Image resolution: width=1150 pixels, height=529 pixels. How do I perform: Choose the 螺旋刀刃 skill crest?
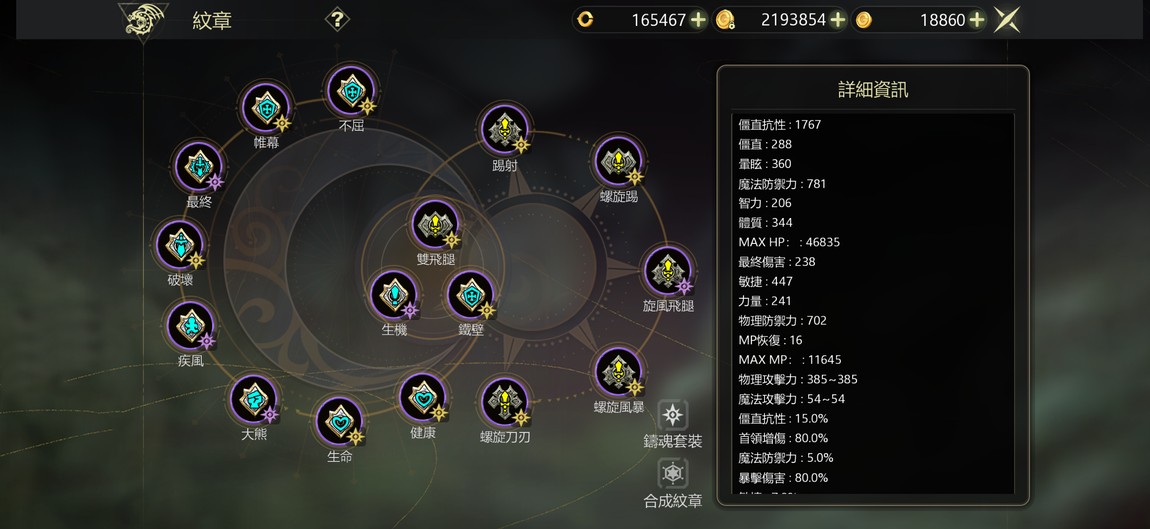(505, 402)
